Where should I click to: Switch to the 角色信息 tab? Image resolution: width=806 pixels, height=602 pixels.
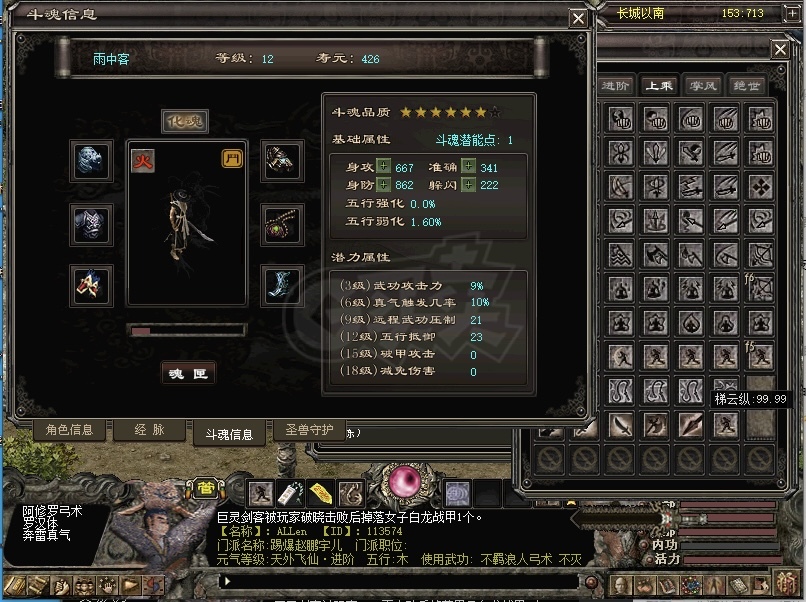point(69,430)
